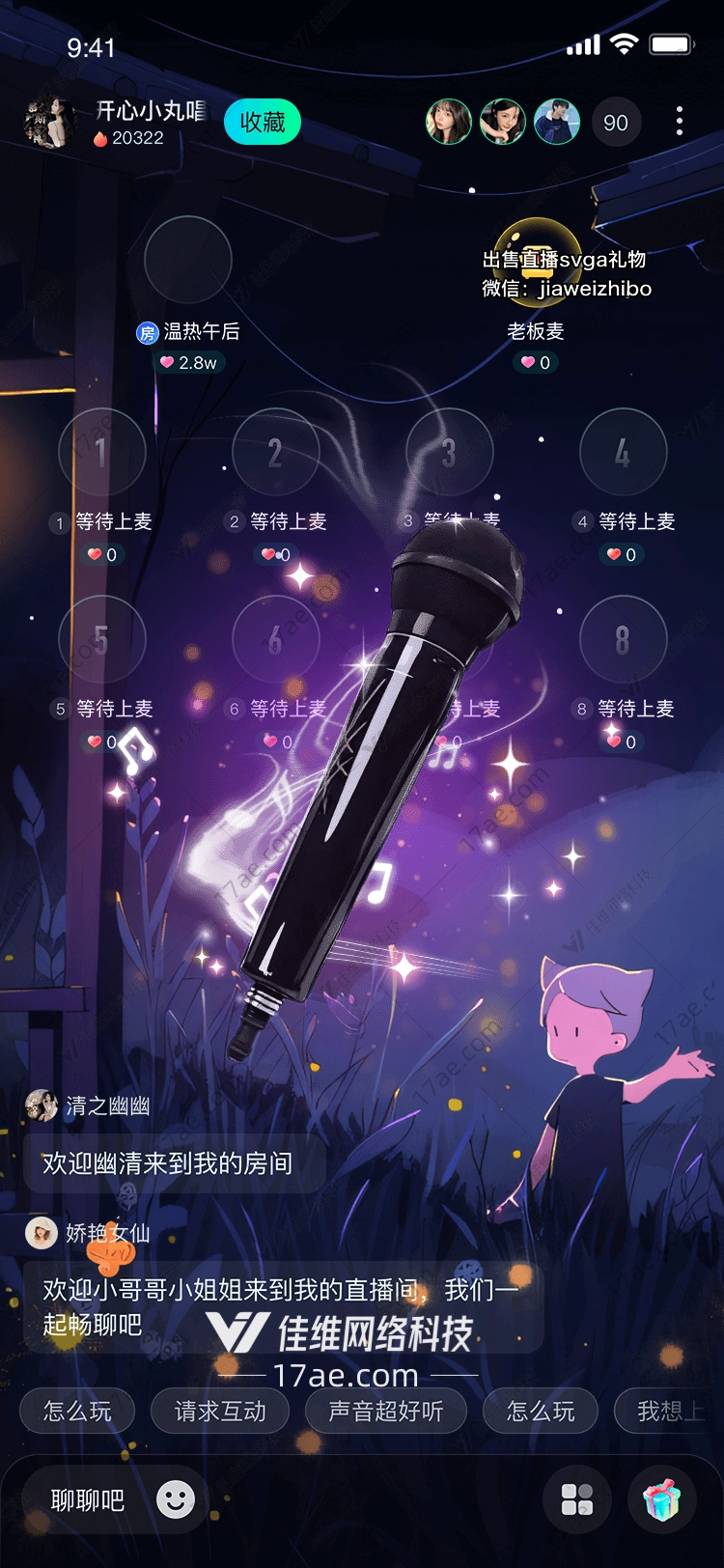View chat user 清之幽幽's profile
Image resolution: width=724 pixels, height=1568 pixels.
42,1106
